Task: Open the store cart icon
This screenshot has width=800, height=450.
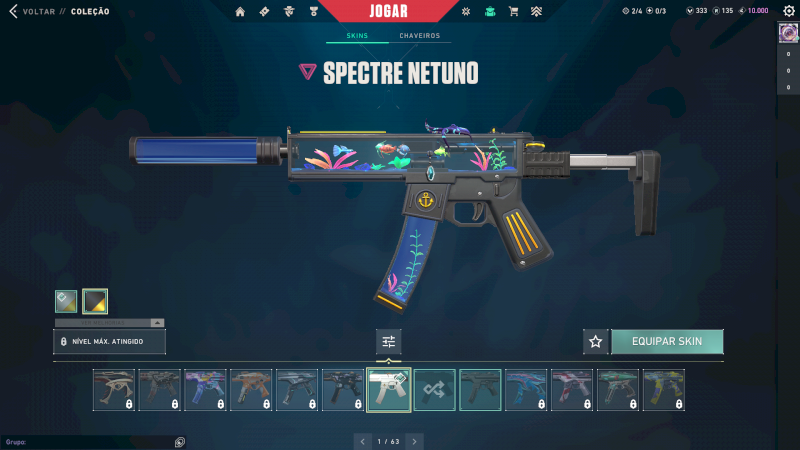Action: [513, 11]
